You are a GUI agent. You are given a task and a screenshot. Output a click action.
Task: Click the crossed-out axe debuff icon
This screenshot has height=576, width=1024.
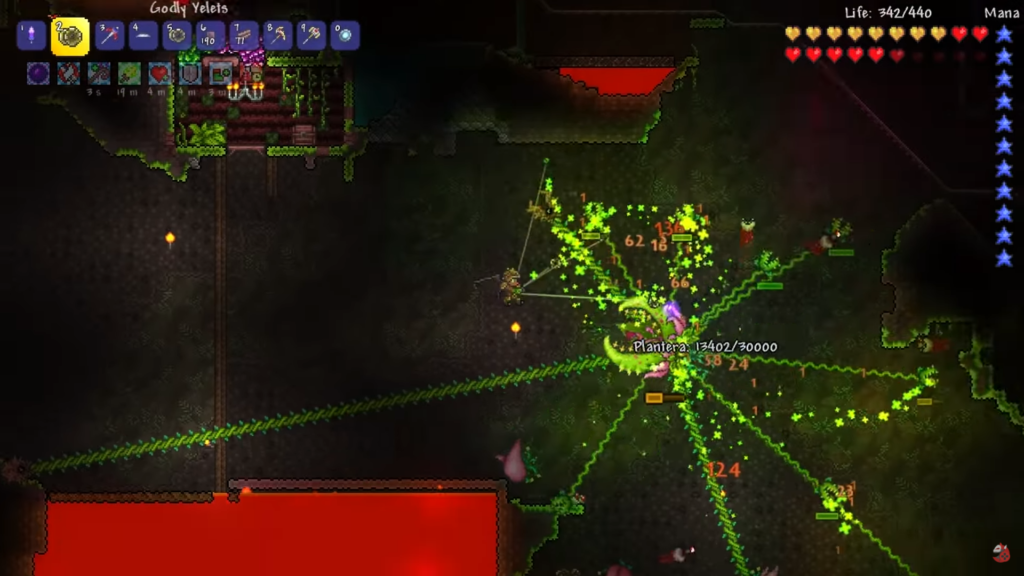tap(68, 73)
